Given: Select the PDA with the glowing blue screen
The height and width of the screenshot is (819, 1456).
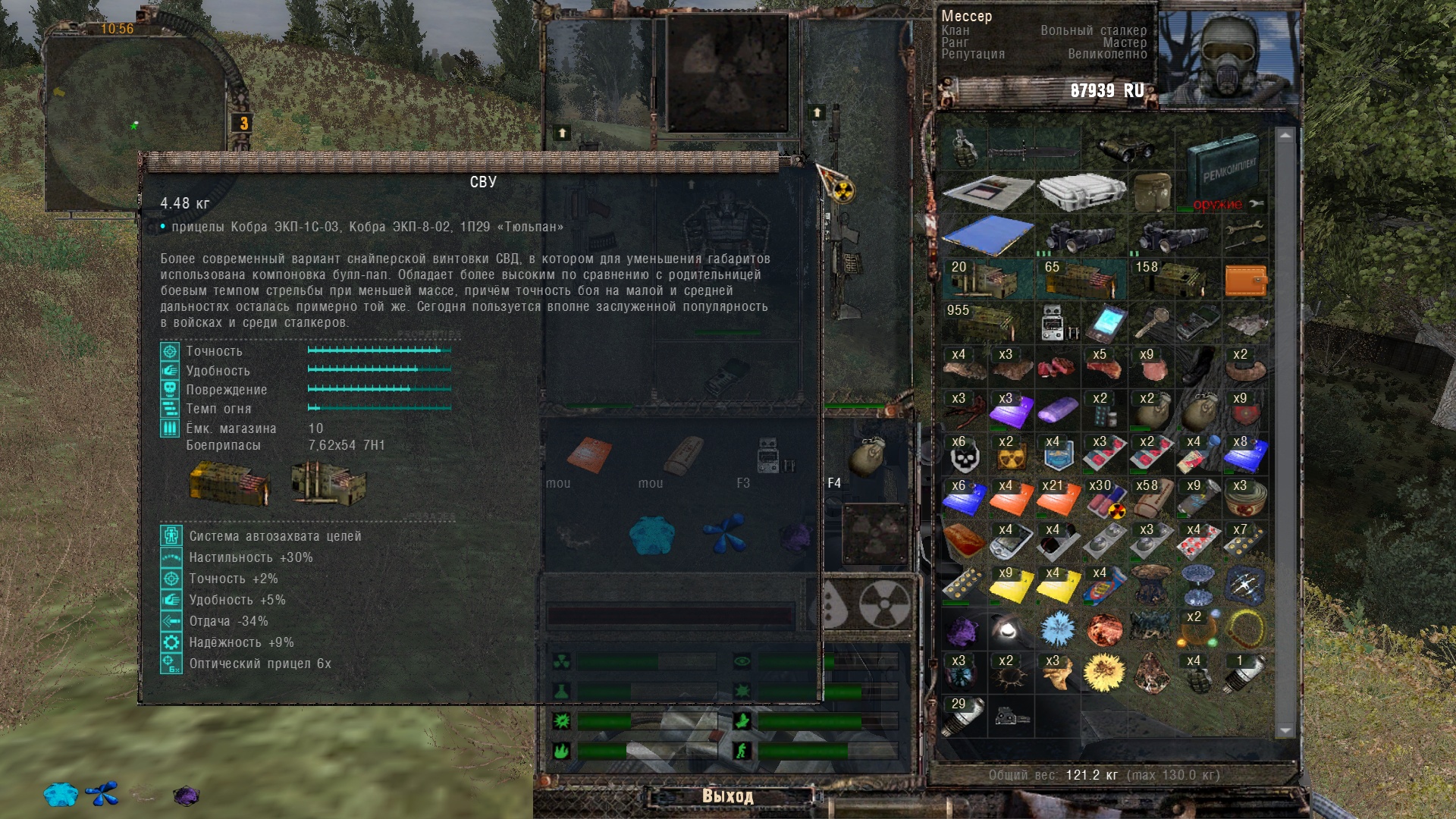Looking at the screenshot, I should (x=1105, y=323).
